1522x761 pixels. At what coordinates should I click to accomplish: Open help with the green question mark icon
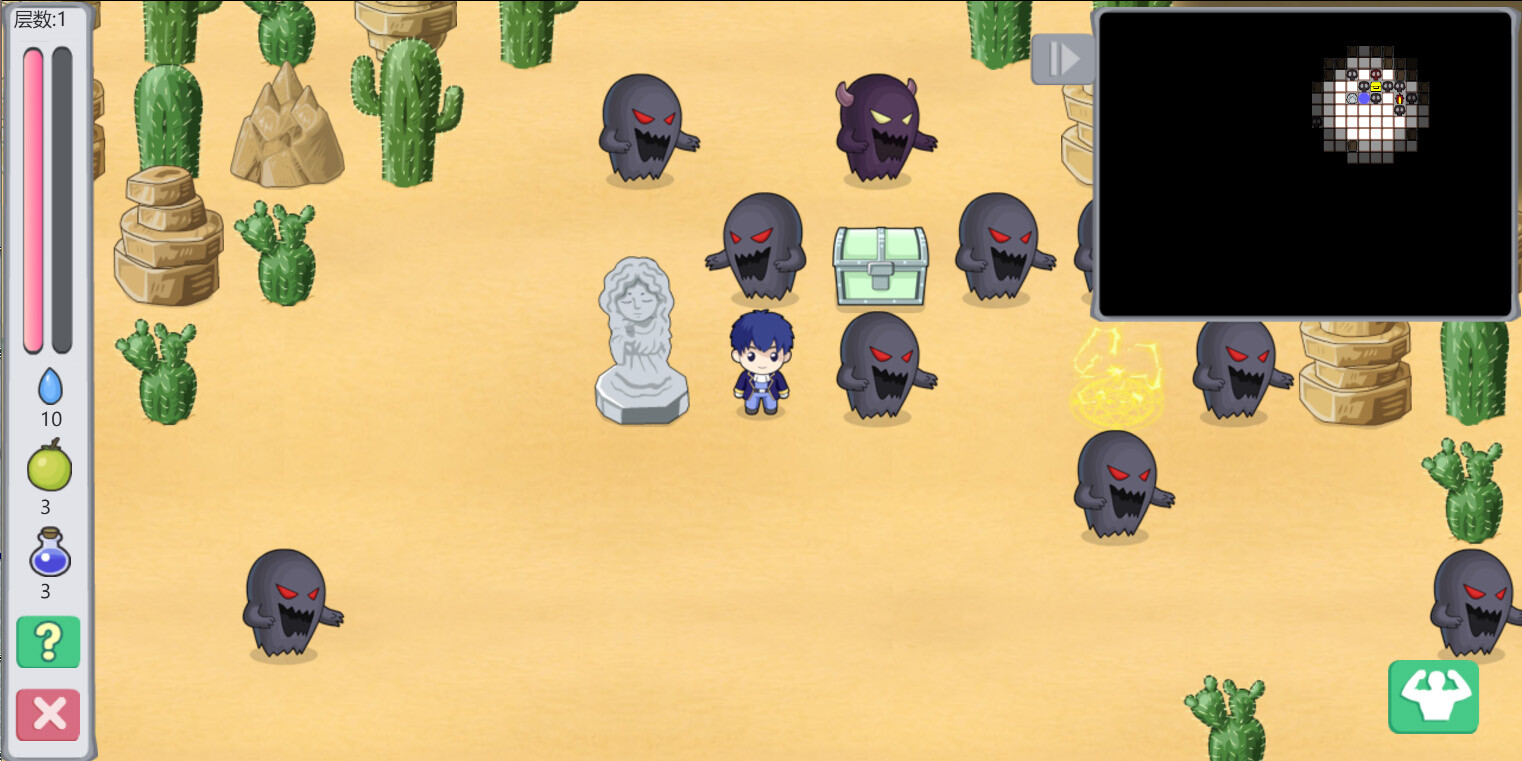click(x=47, y=641)
